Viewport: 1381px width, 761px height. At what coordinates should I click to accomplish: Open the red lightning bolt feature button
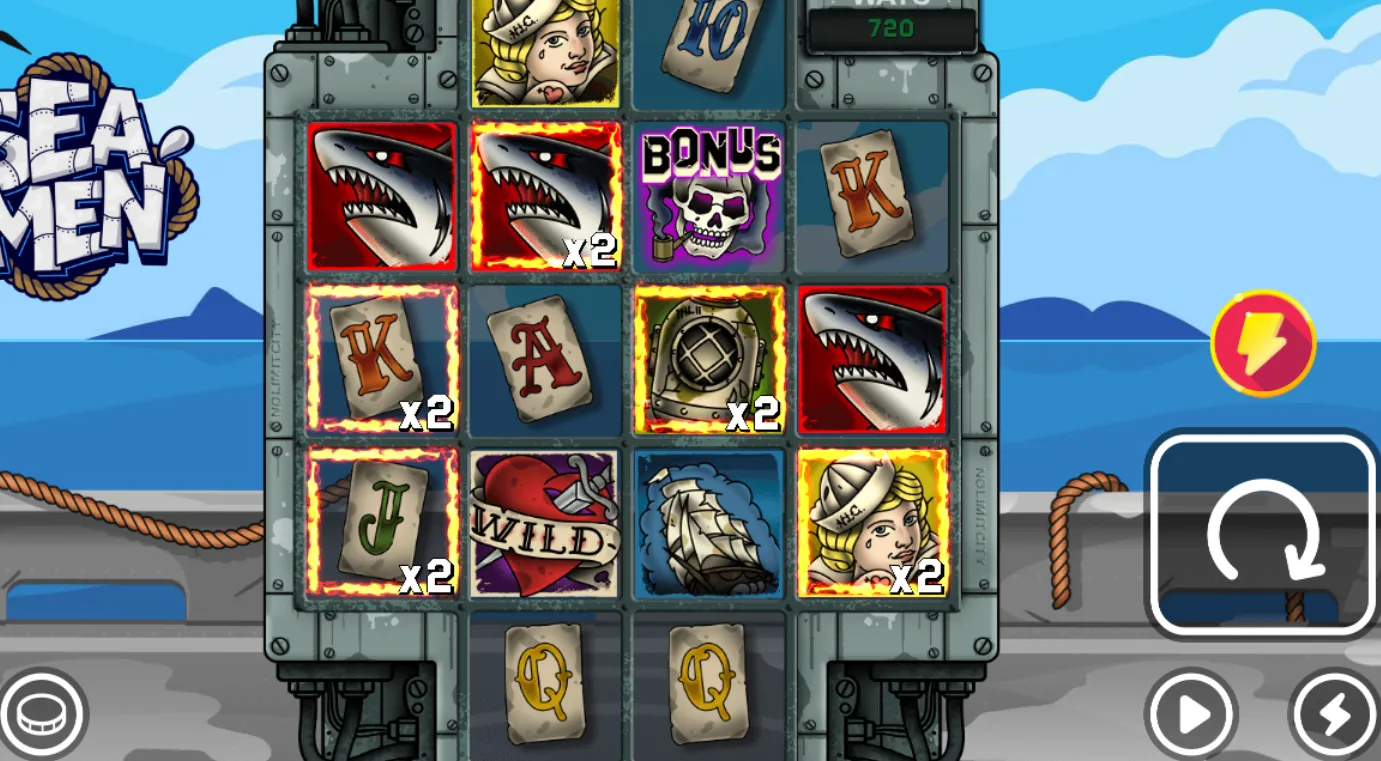1263,343
